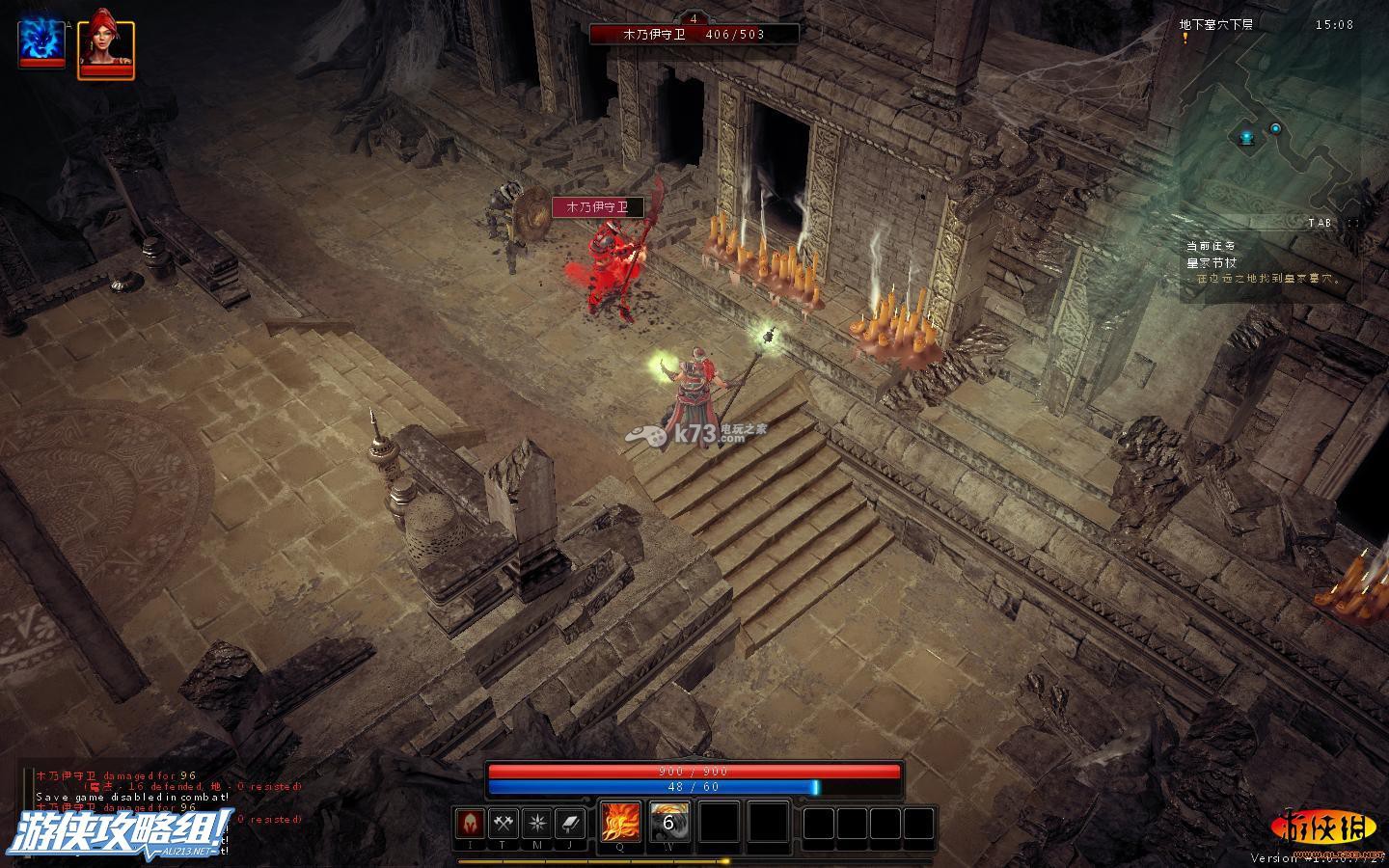Select the blue shrine marker on minimap
1389x868 pixels.
1246,139
